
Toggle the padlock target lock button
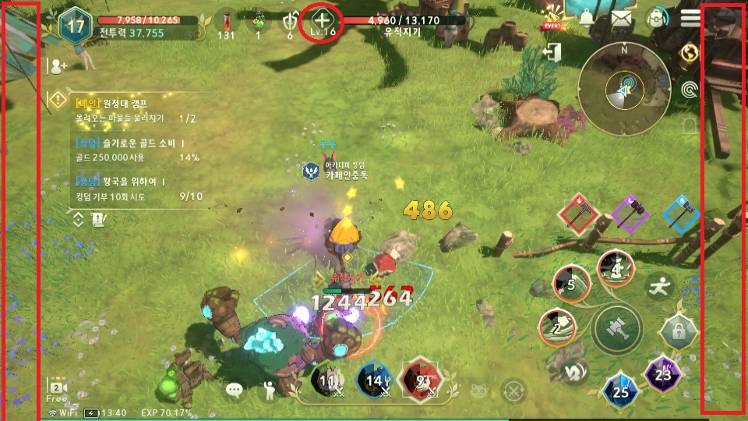coord(678,329)
